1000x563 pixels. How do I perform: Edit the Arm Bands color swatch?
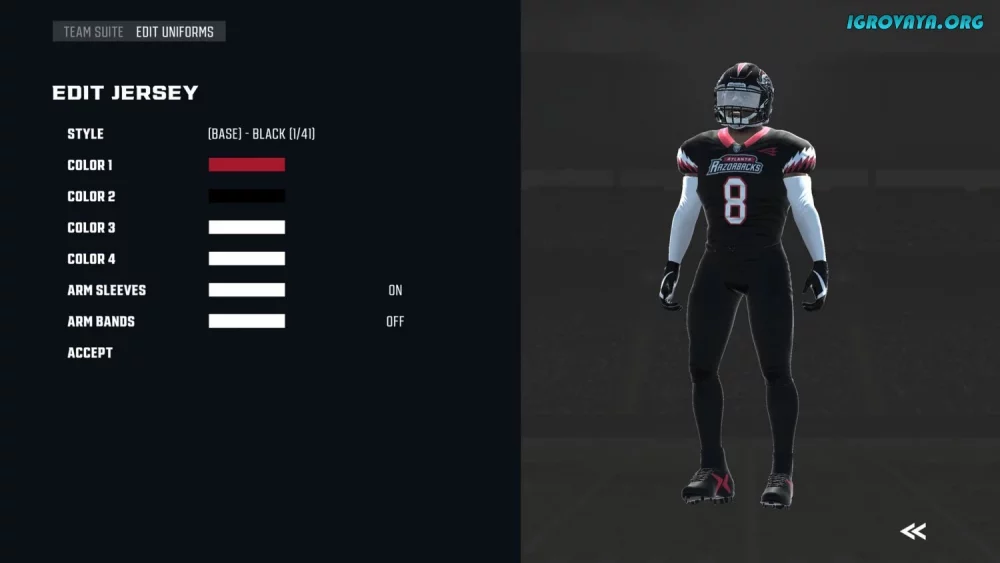(x=247, y=321)
